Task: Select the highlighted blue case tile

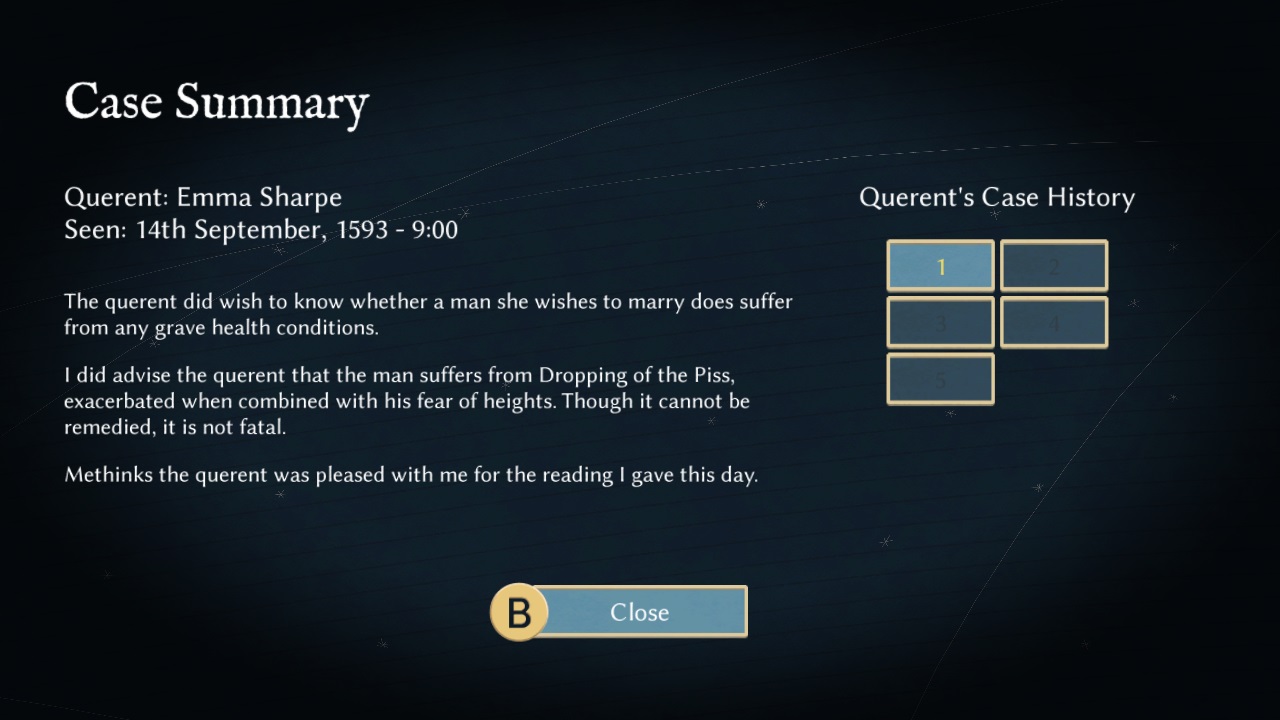Action: point(939,265)
